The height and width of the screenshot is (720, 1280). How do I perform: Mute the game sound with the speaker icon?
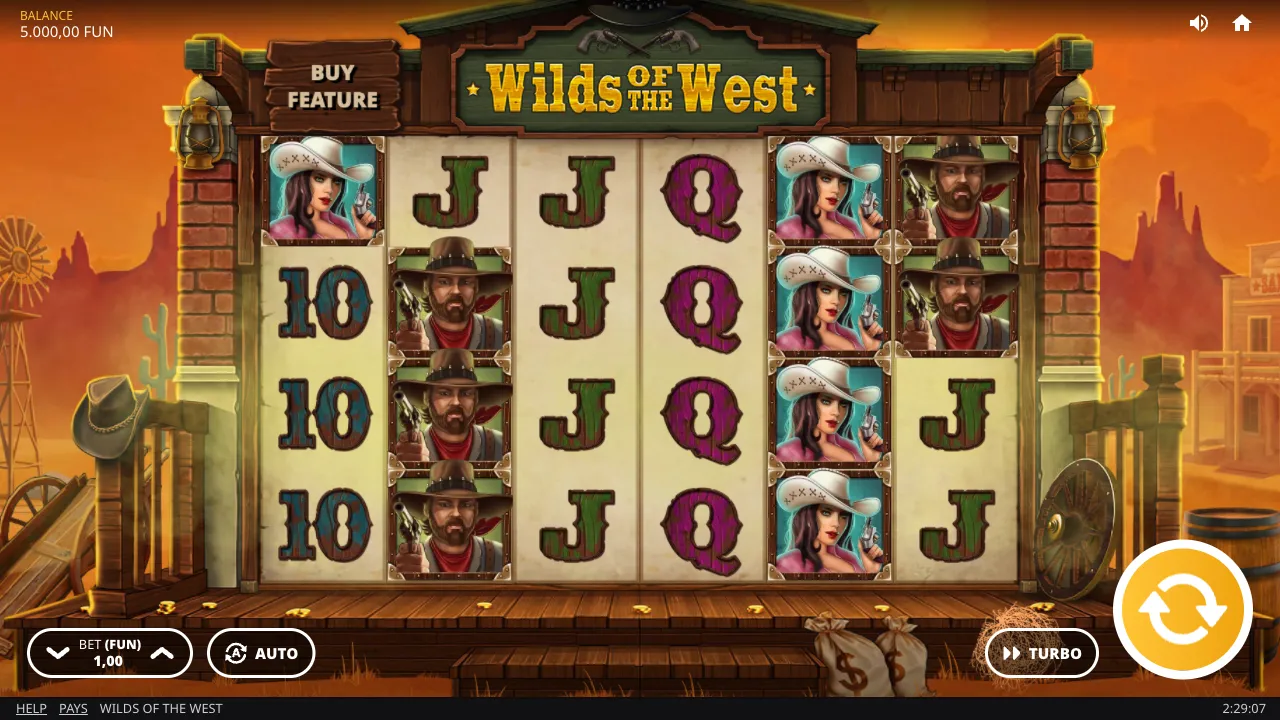coord(1199,22)
